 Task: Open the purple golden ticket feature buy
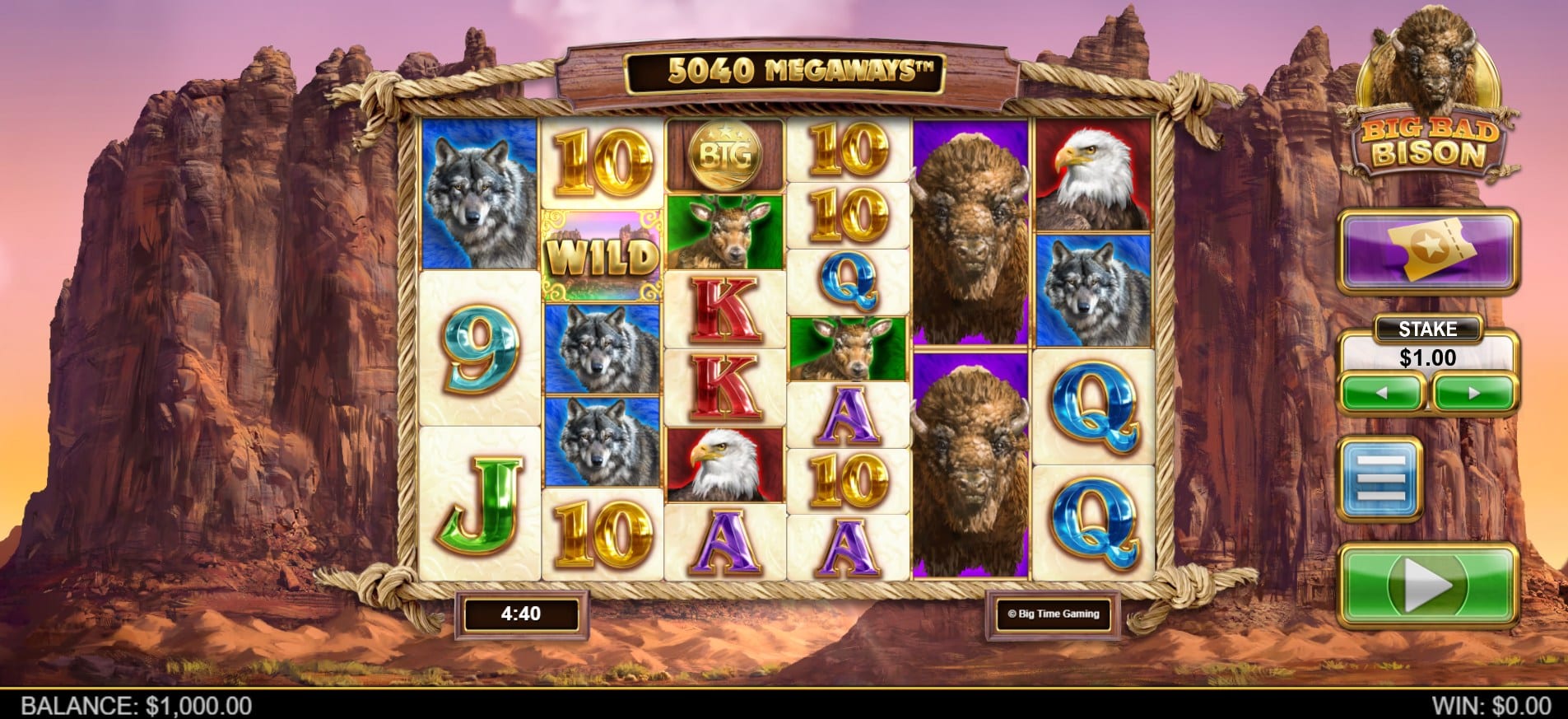(x=1428, y=250)
